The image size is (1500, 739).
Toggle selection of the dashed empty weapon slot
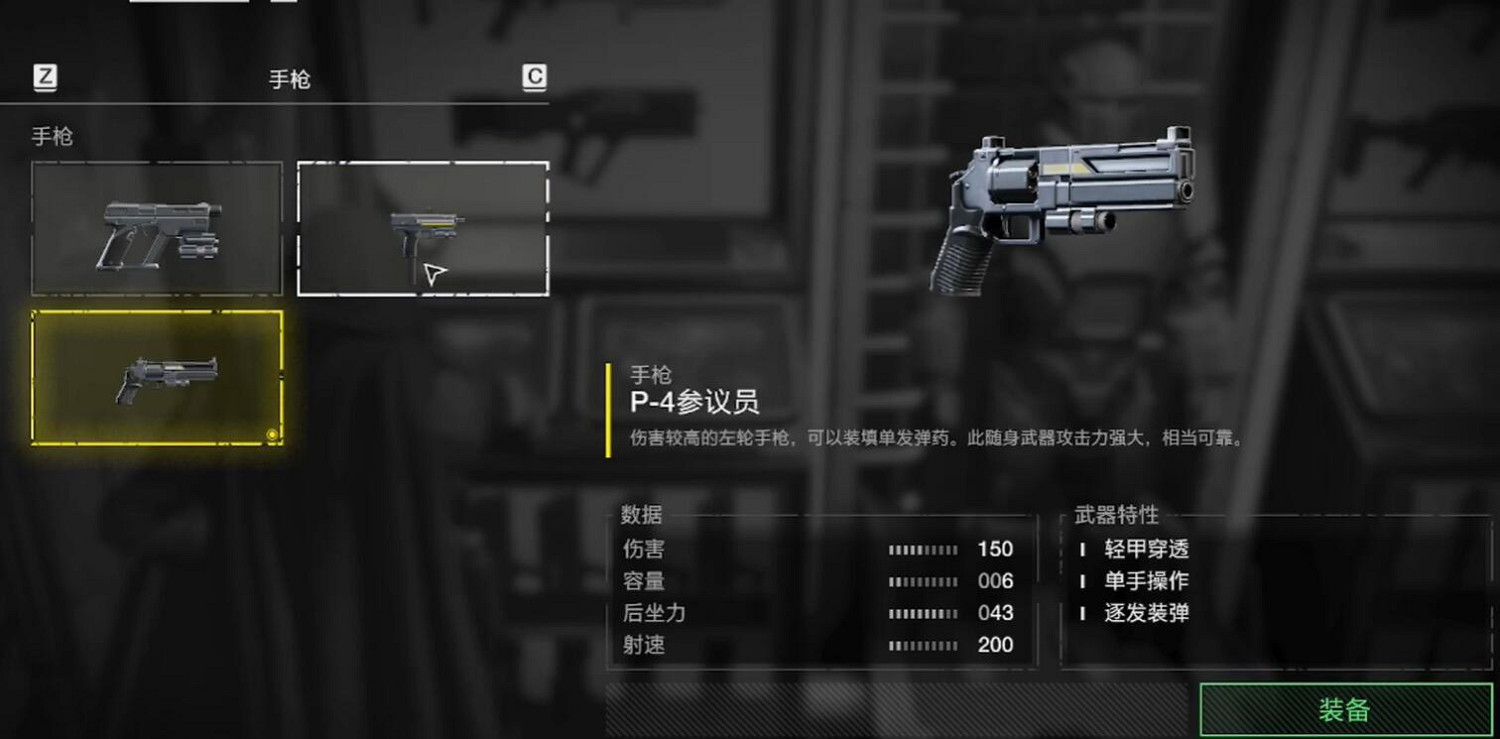pyautogui.click(x=421, y=225)
